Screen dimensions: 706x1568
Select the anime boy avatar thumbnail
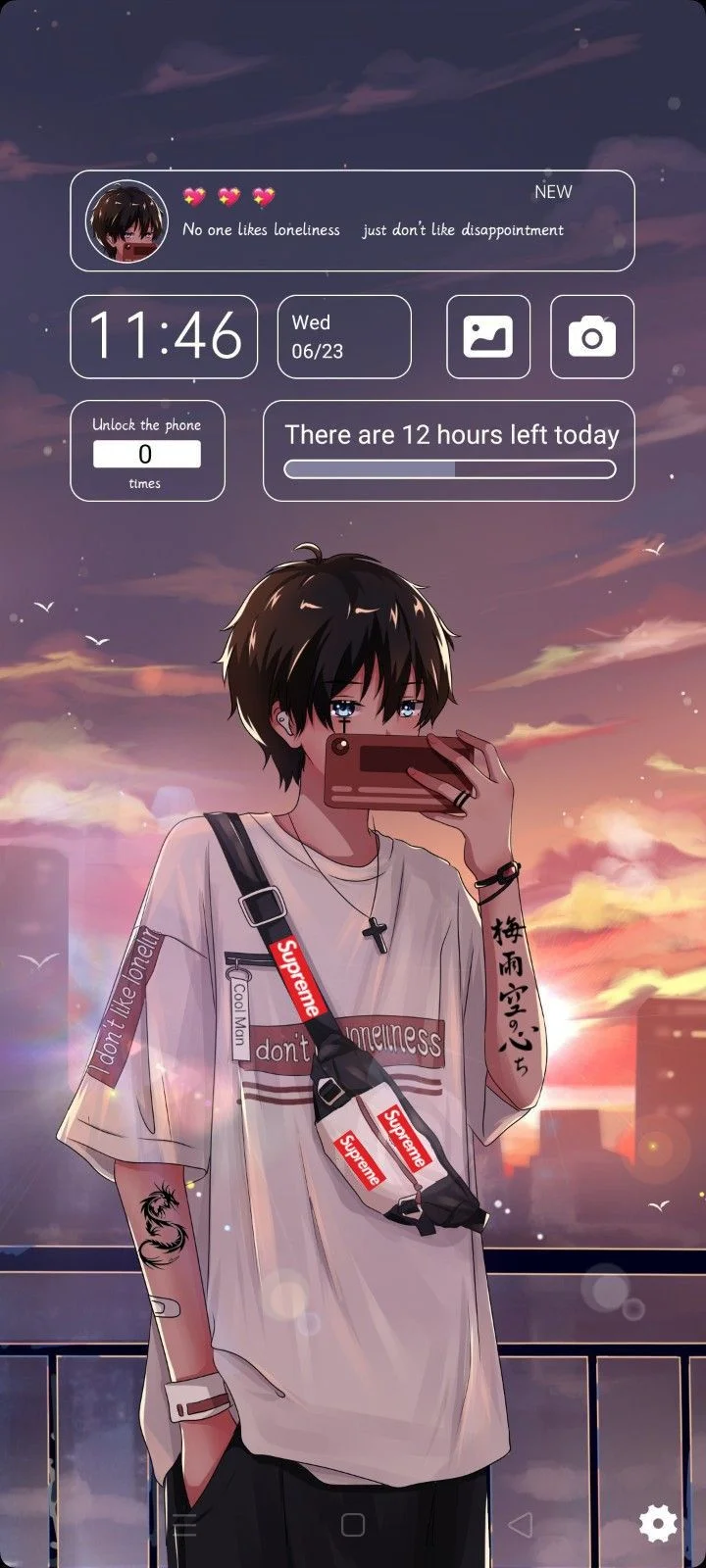click(x=126, y=221)
